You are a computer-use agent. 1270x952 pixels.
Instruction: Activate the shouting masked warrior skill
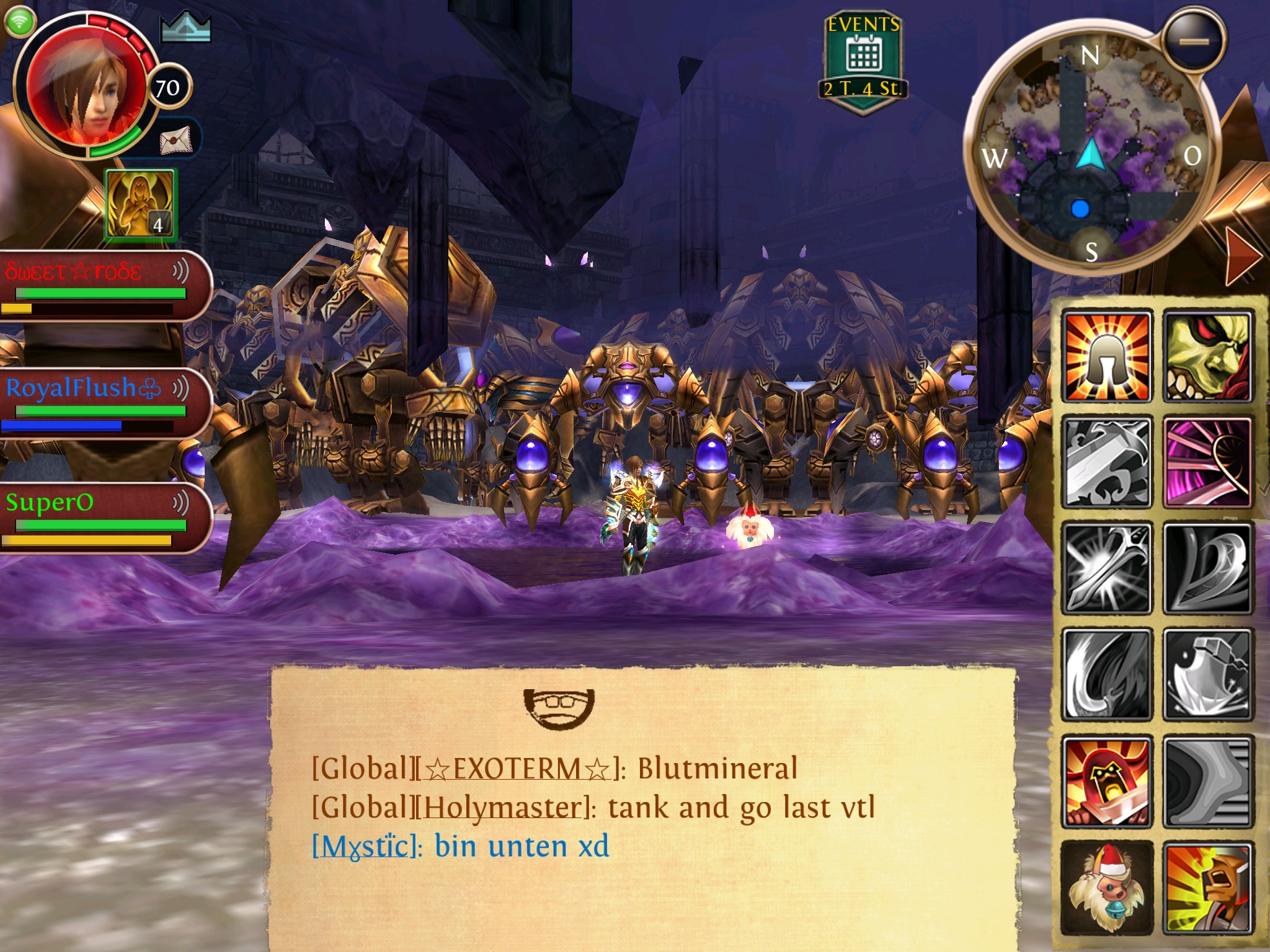pos(1207,888)
